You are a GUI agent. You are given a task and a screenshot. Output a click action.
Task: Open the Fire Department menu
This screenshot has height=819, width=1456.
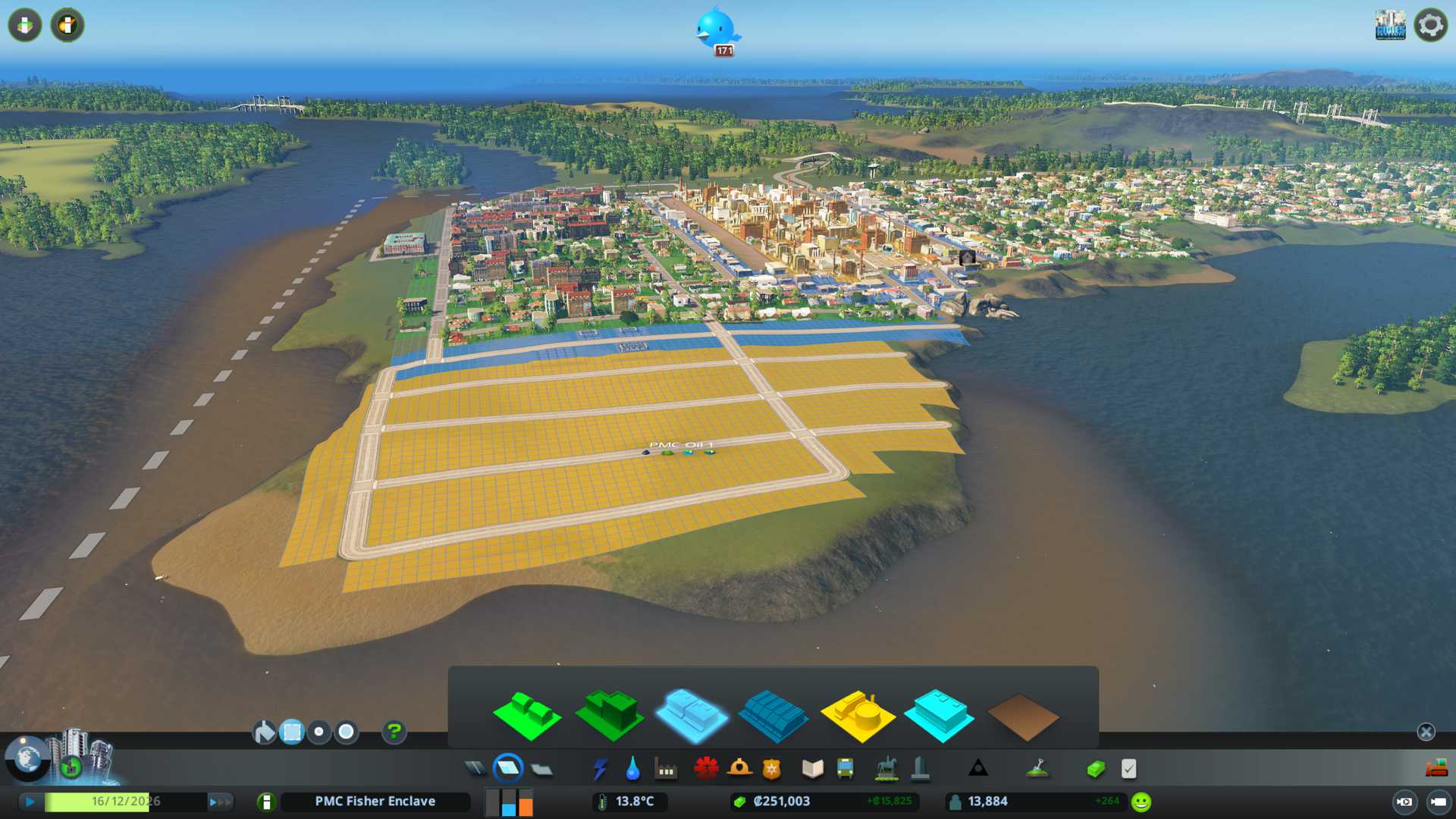tap(739, 769)
